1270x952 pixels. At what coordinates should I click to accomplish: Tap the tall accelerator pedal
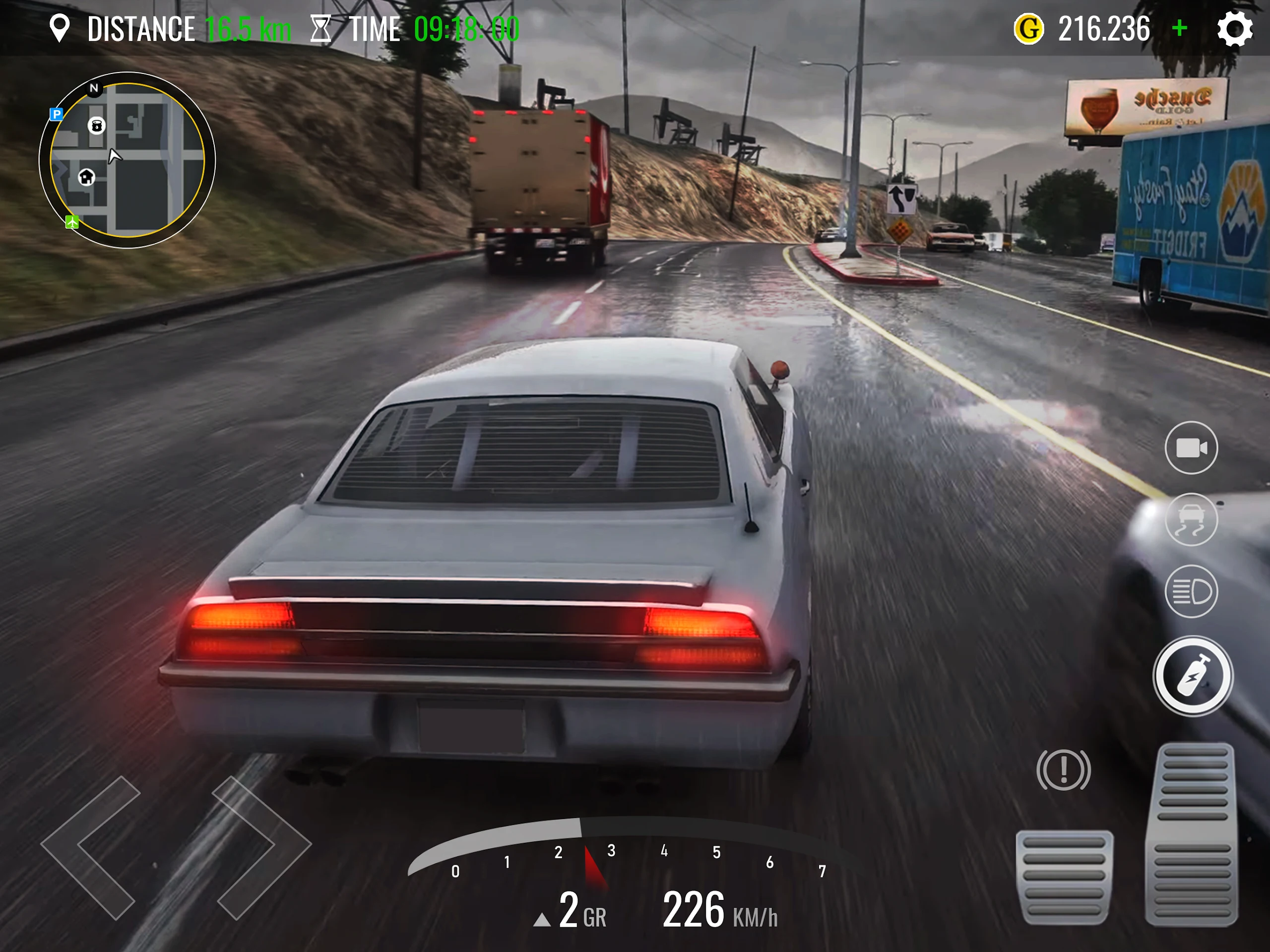1192,834
